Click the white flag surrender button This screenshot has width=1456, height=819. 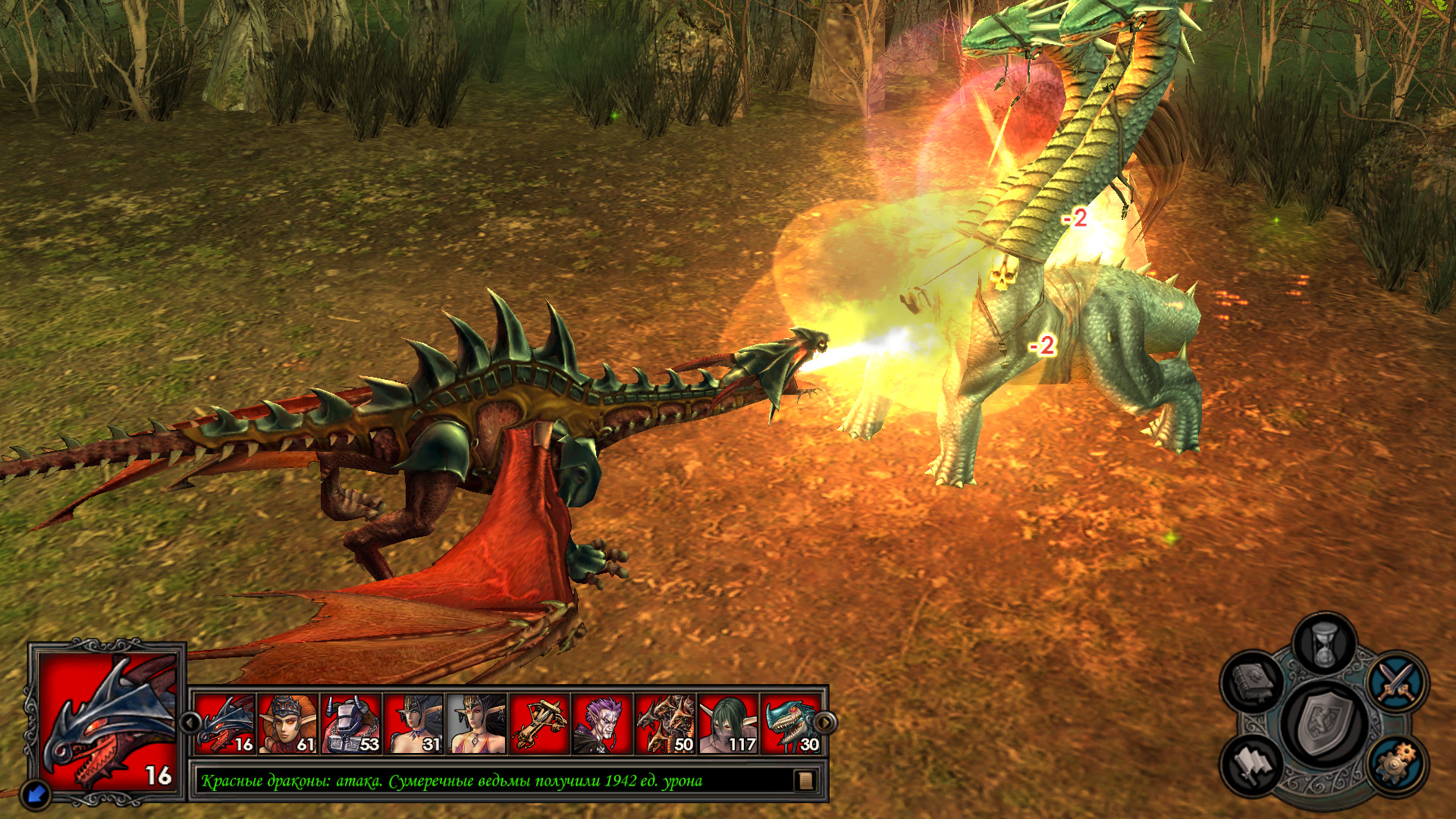(x=1252, y=764)
